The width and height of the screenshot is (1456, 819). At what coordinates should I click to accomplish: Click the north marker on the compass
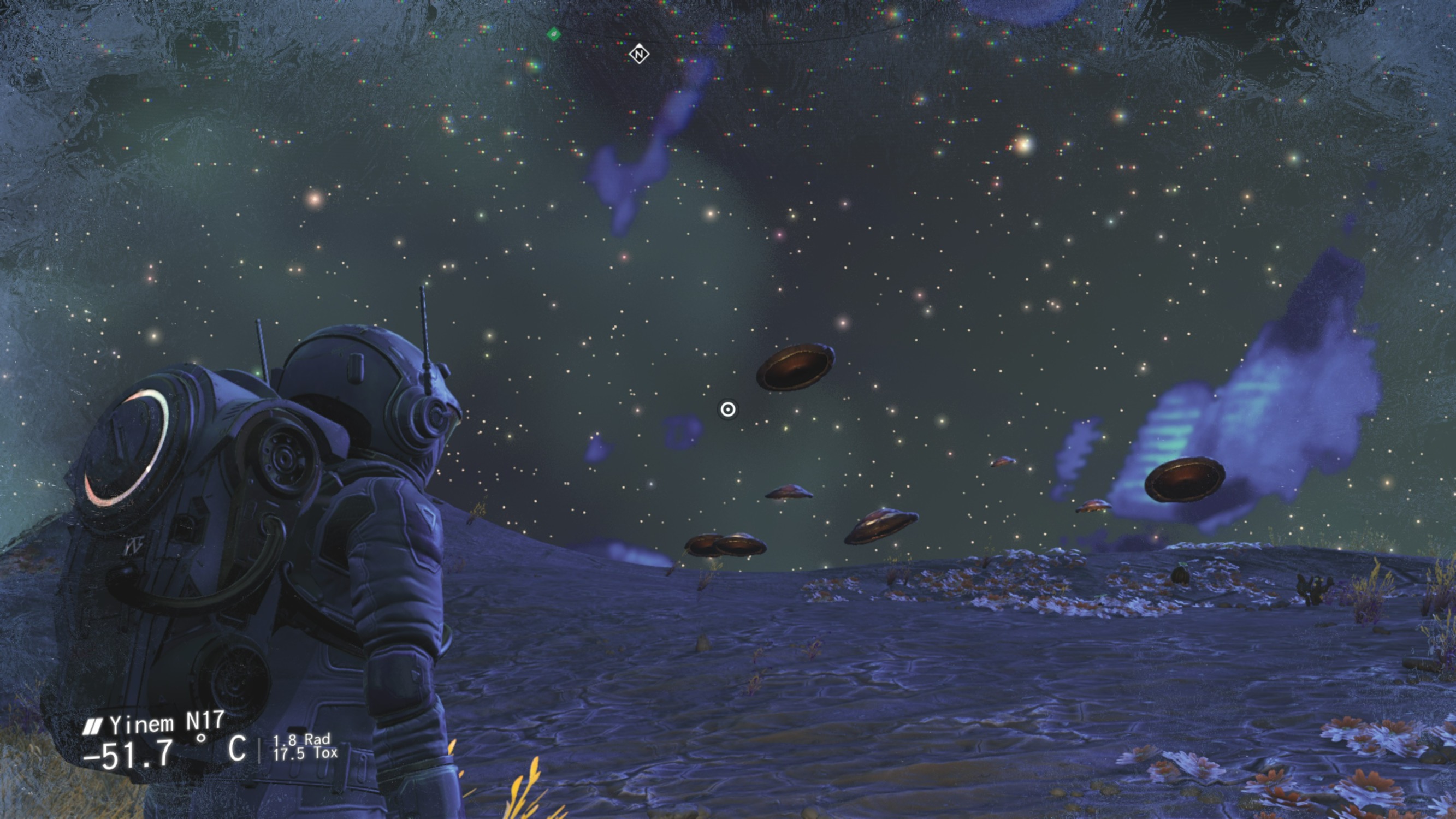pos(638,54)
